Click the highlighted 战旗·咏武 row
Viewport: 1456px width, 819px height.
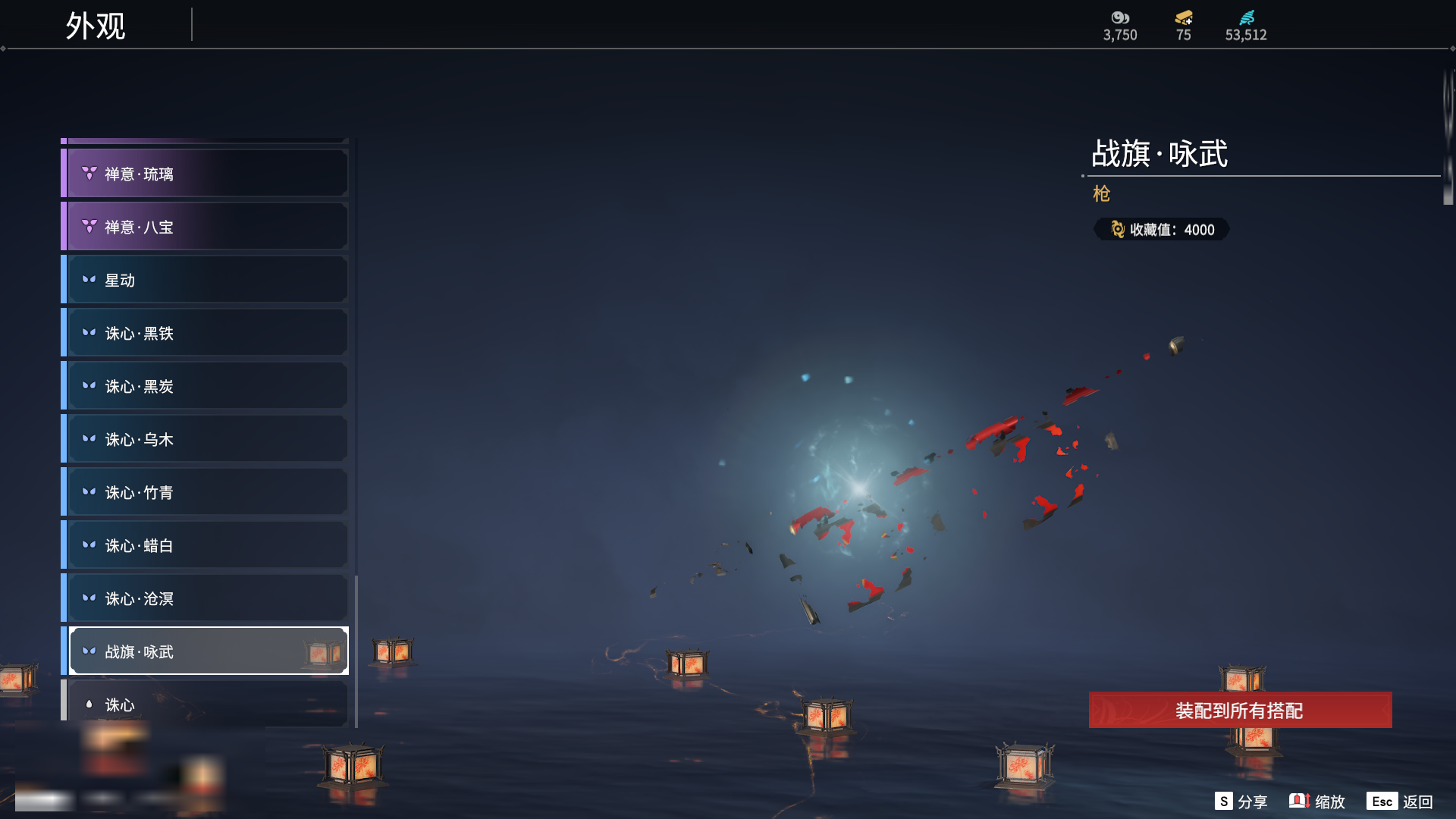(x=205, y=651)
